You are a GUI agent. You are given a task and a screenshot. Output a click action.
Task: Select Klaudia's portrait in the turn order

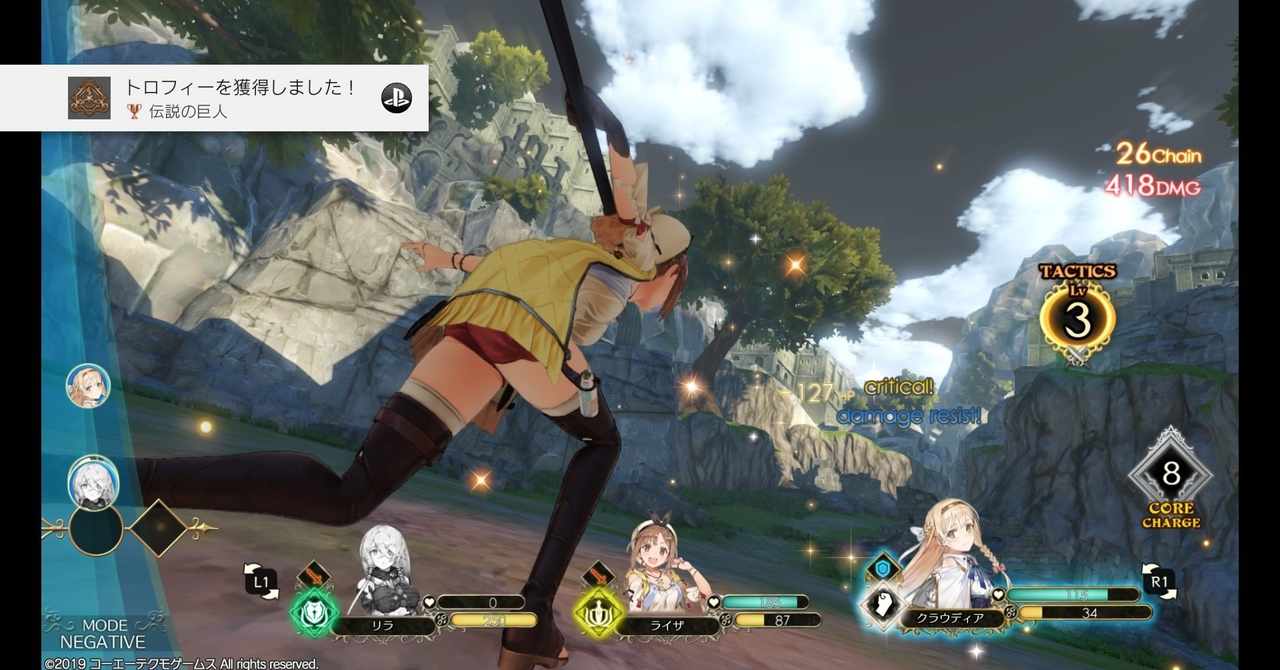88,386
